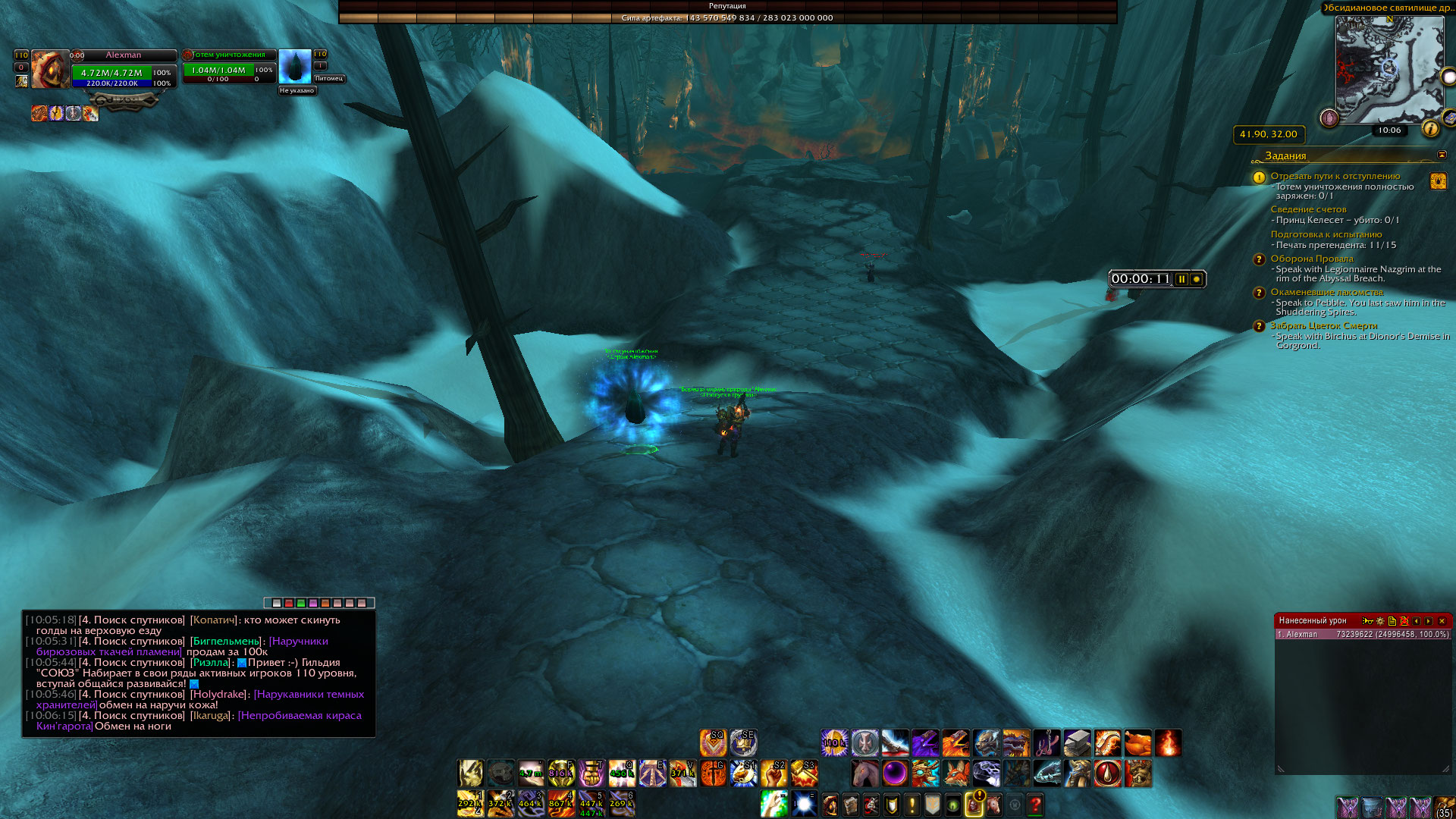The height and width of the screenshot is (819, 1456).
Task: Select the quest Отрезать пути к отступлению
Action: (1335, 176)
